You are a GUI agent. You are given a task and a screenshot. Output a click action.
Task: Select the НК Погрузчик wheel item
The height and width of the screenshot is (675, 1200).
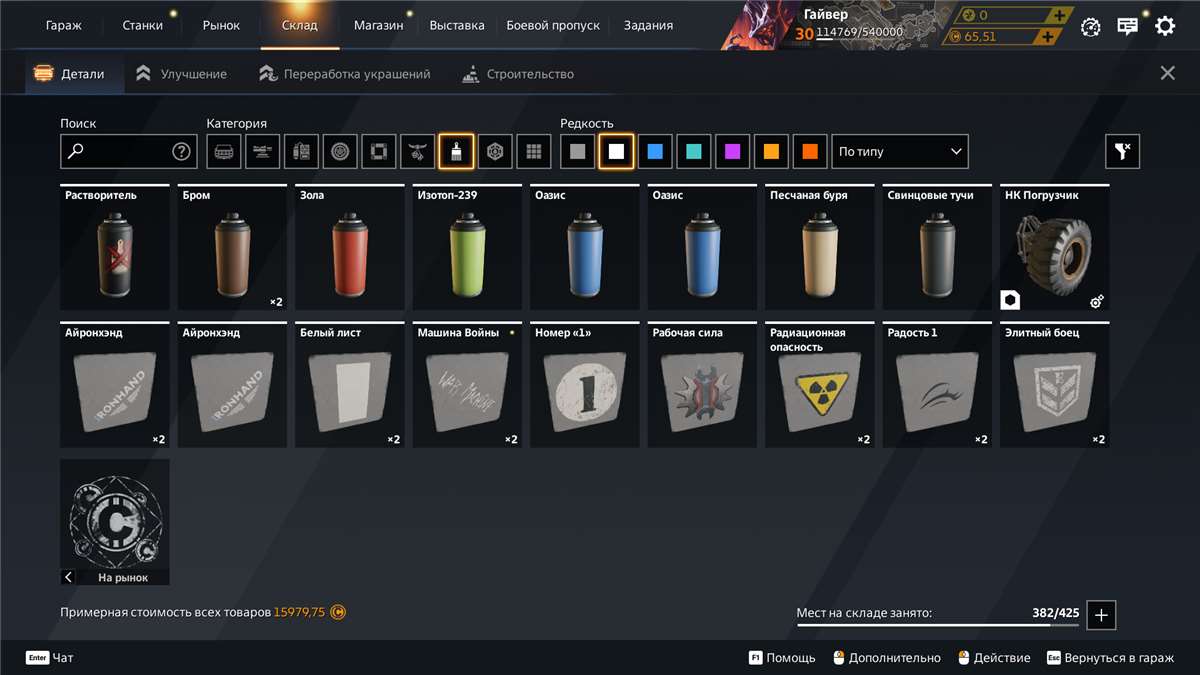click(1055, 248)
